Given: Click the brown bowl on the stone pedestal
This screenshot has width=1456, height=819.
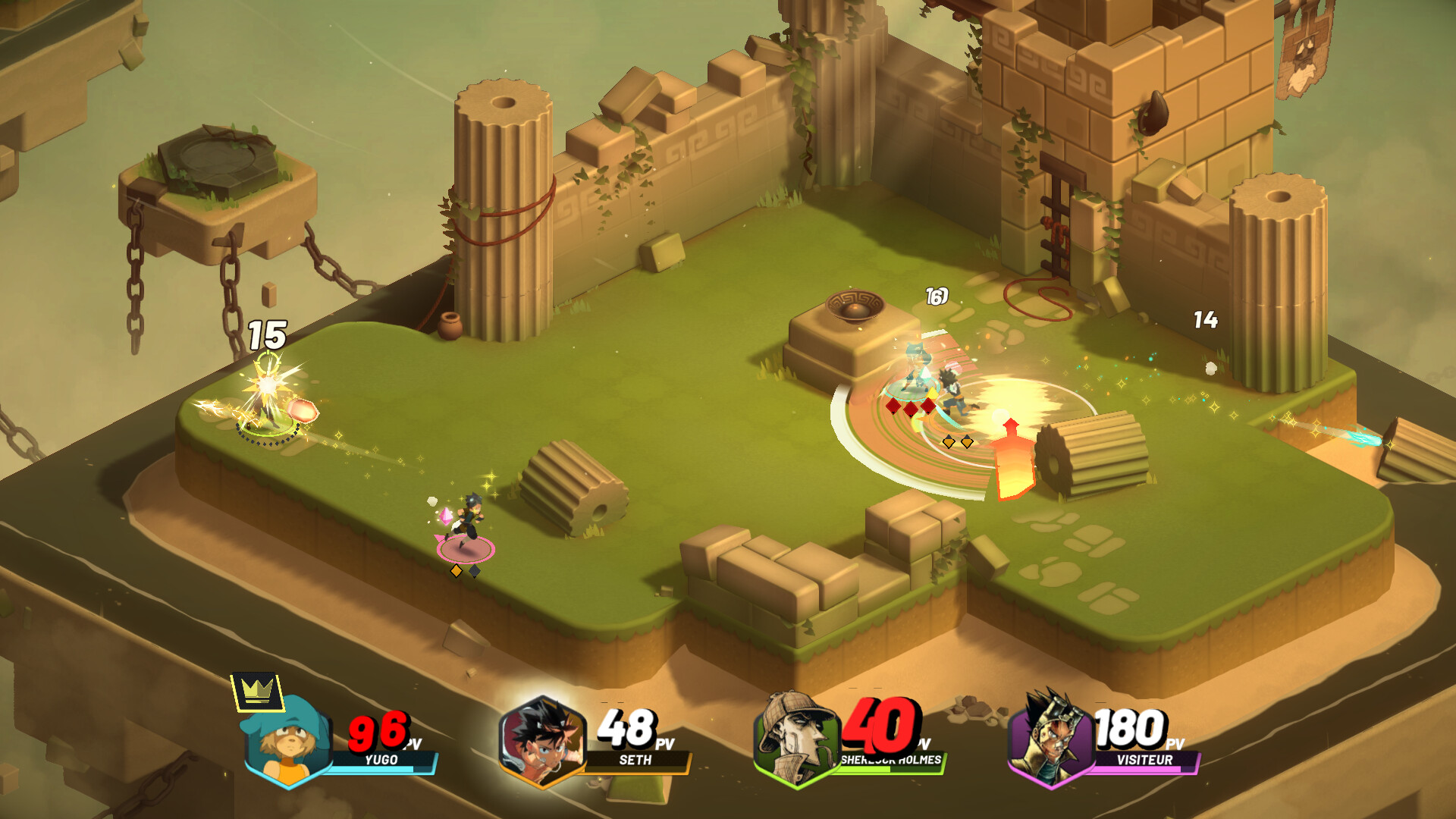Looking at the screenshot, I should tap(857, 305).
